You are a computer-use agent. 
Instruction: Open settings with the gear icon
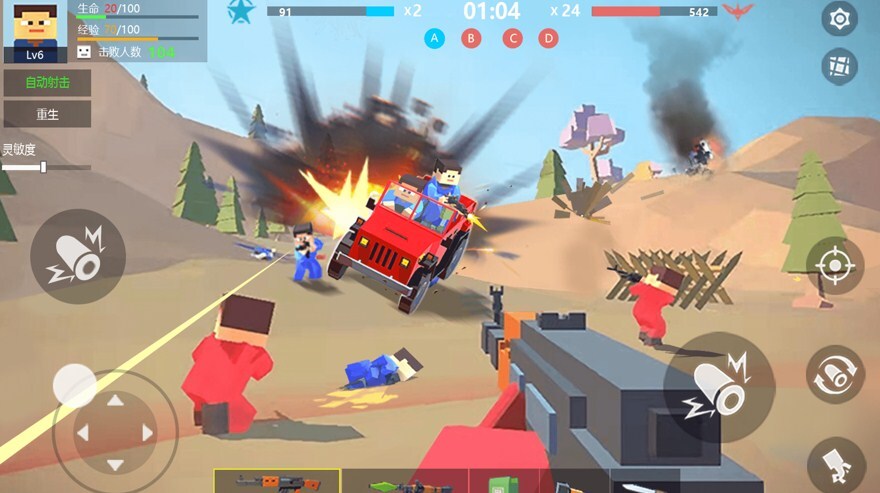pyautogui.click(x=839, y=18)
